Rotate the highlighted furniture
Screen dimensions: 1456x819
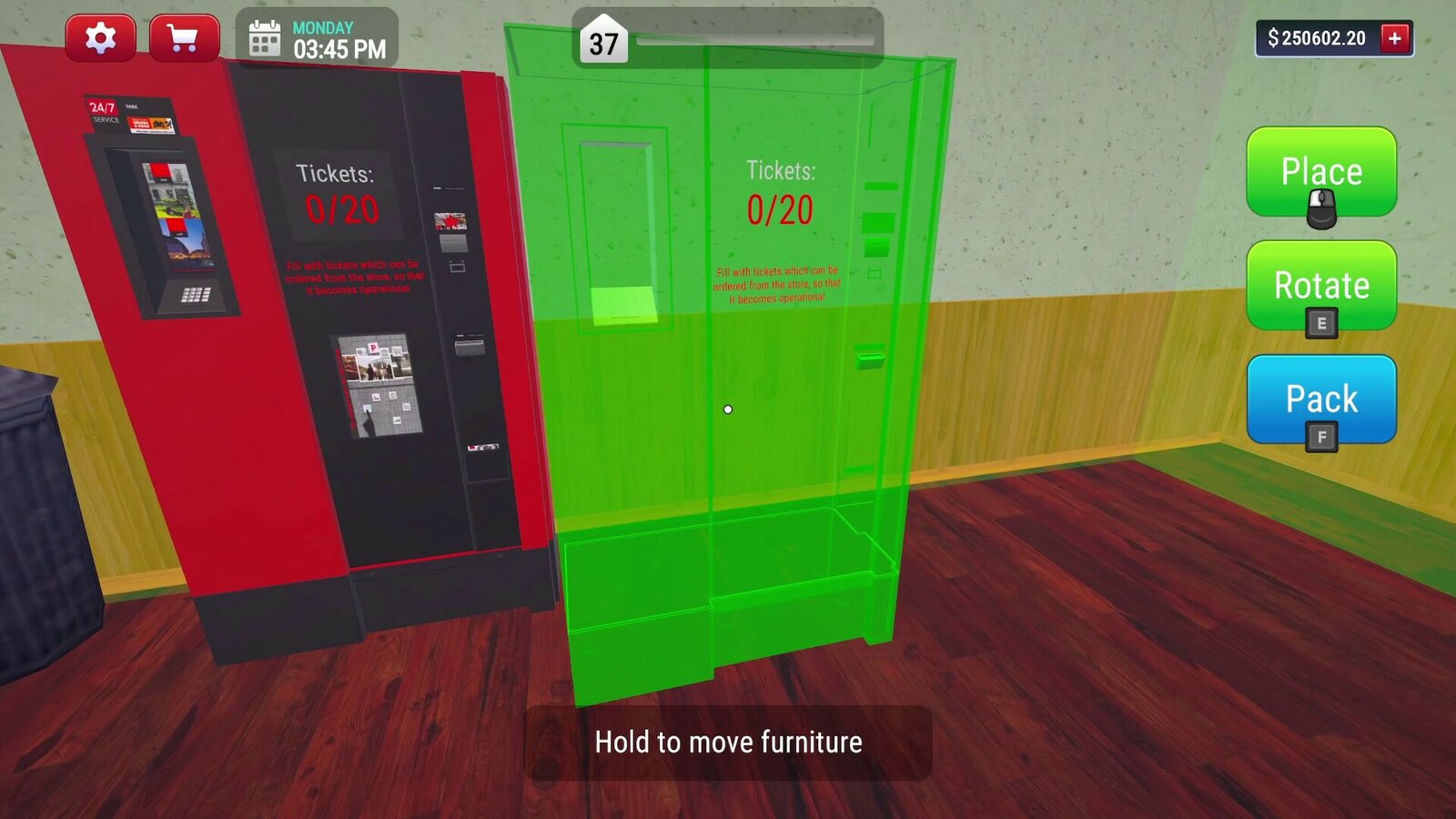[1321, 286]
